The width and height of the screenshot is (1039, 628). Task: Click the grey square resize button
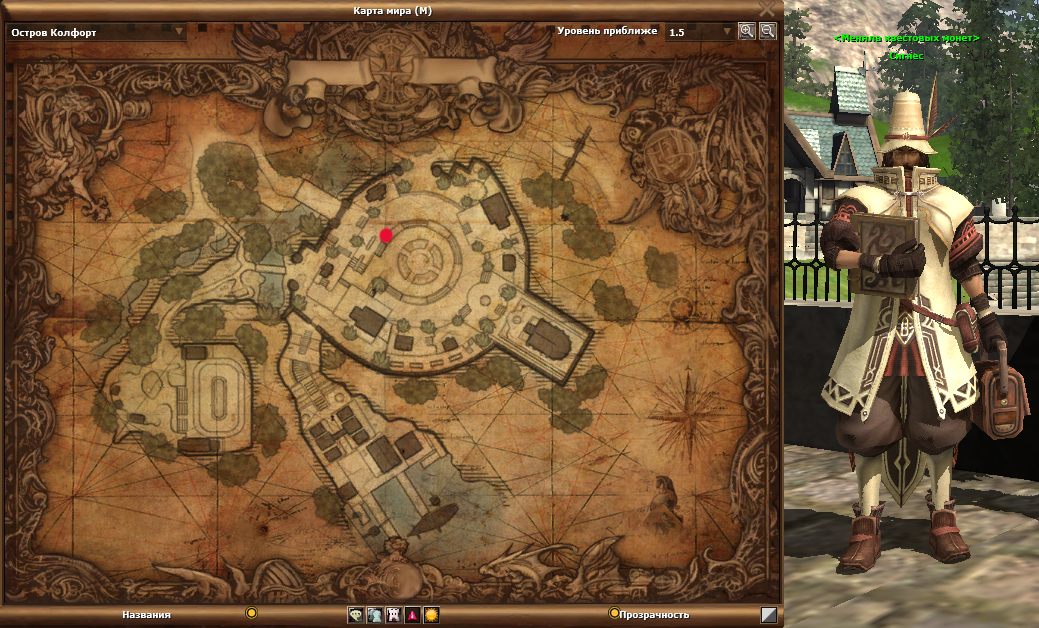click(769, 615)
